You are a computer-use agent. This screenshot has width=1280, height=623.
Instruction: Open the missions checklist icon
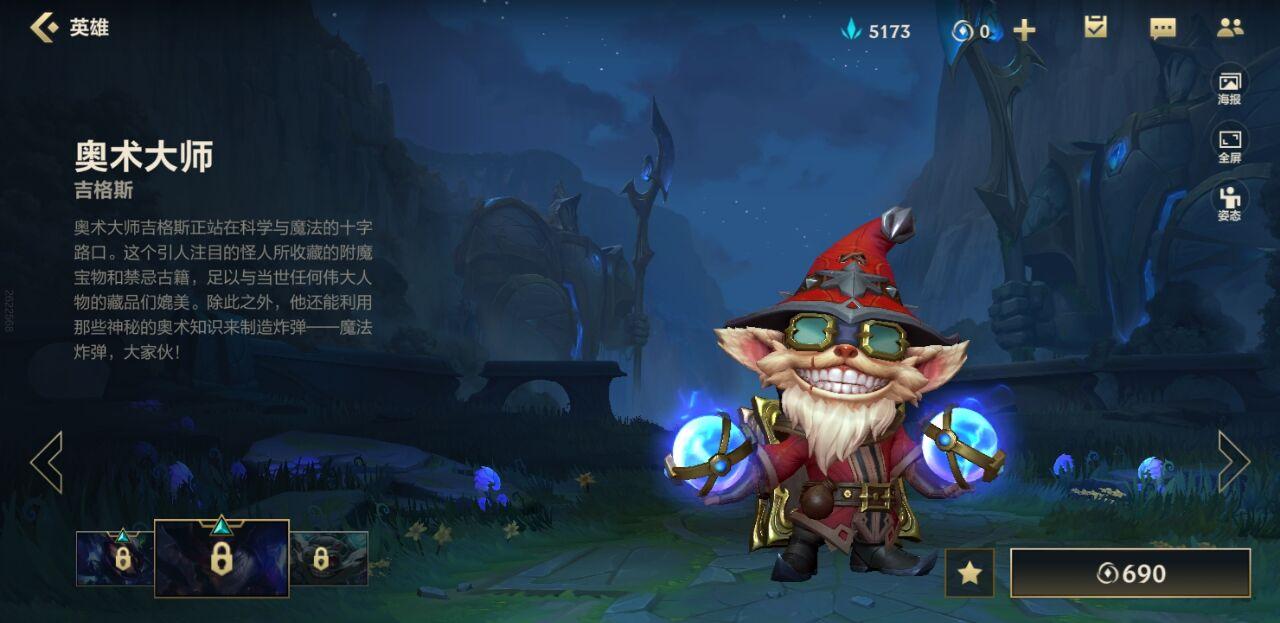click(x=1096, y=28)
